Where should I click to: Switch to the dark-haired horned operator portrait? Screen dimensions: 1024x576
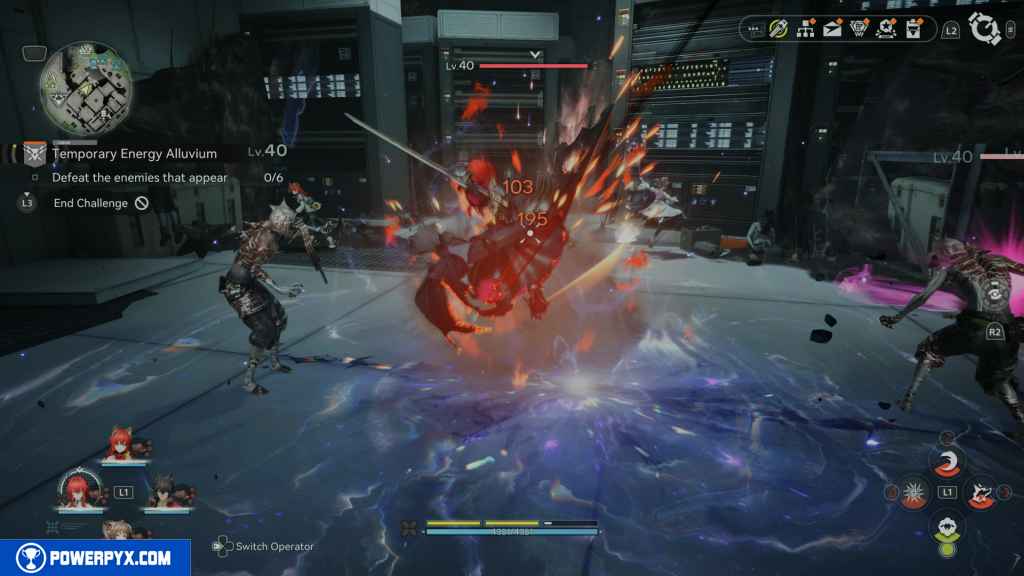point(163,493)
